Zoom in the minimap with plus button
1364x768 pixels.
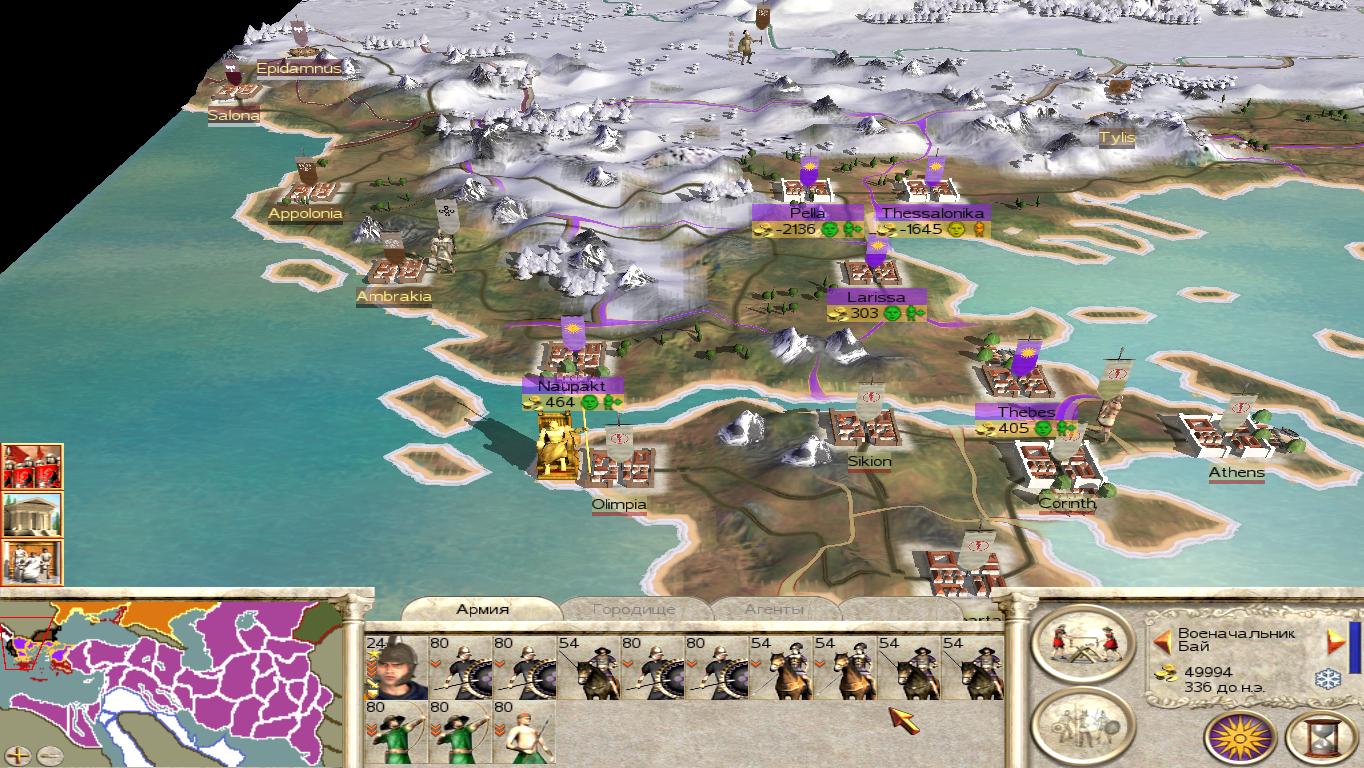18,755
